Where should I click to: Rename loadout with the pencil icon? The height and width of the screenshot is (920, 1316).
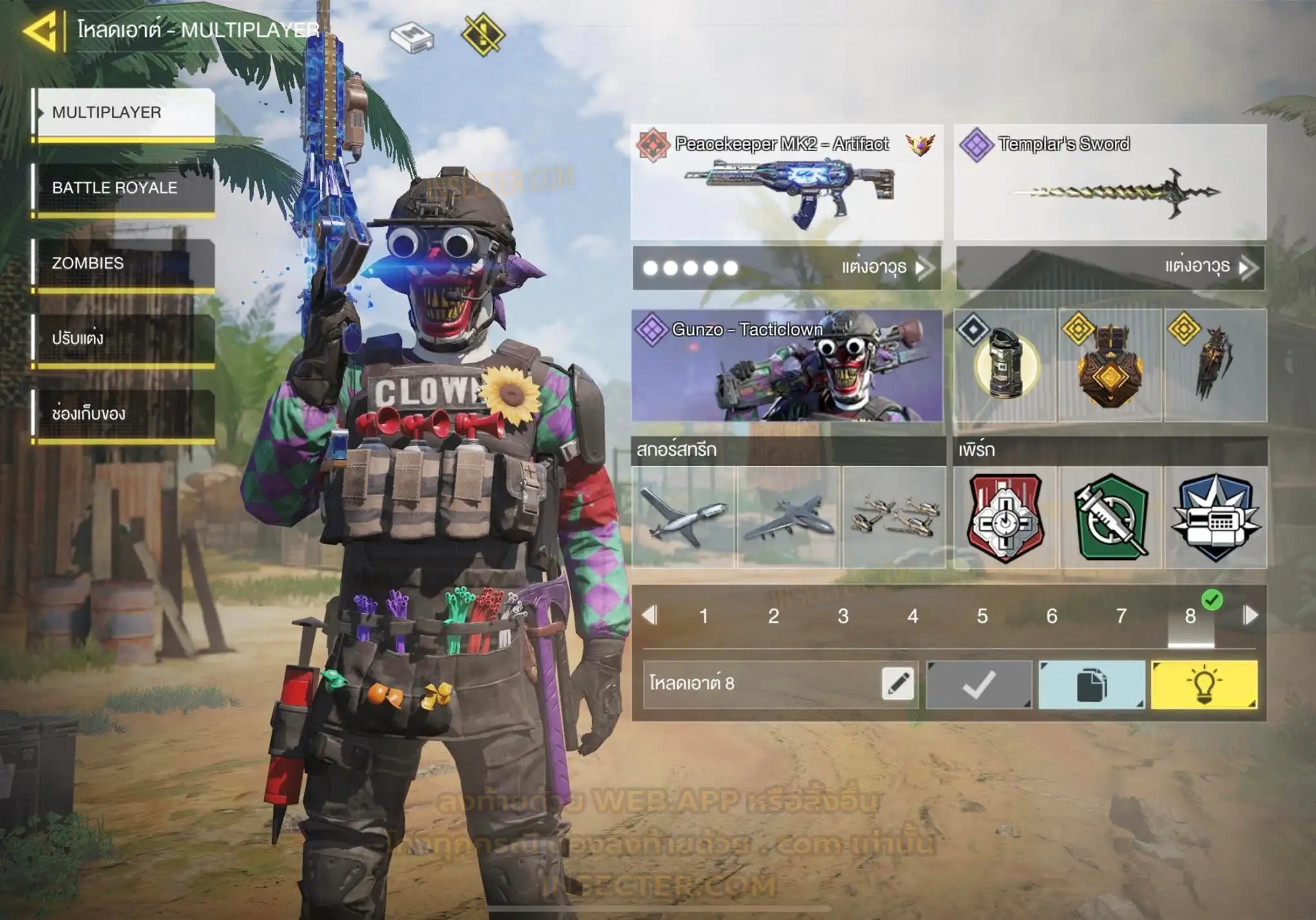pyautogui.click(x=898, y=683)
